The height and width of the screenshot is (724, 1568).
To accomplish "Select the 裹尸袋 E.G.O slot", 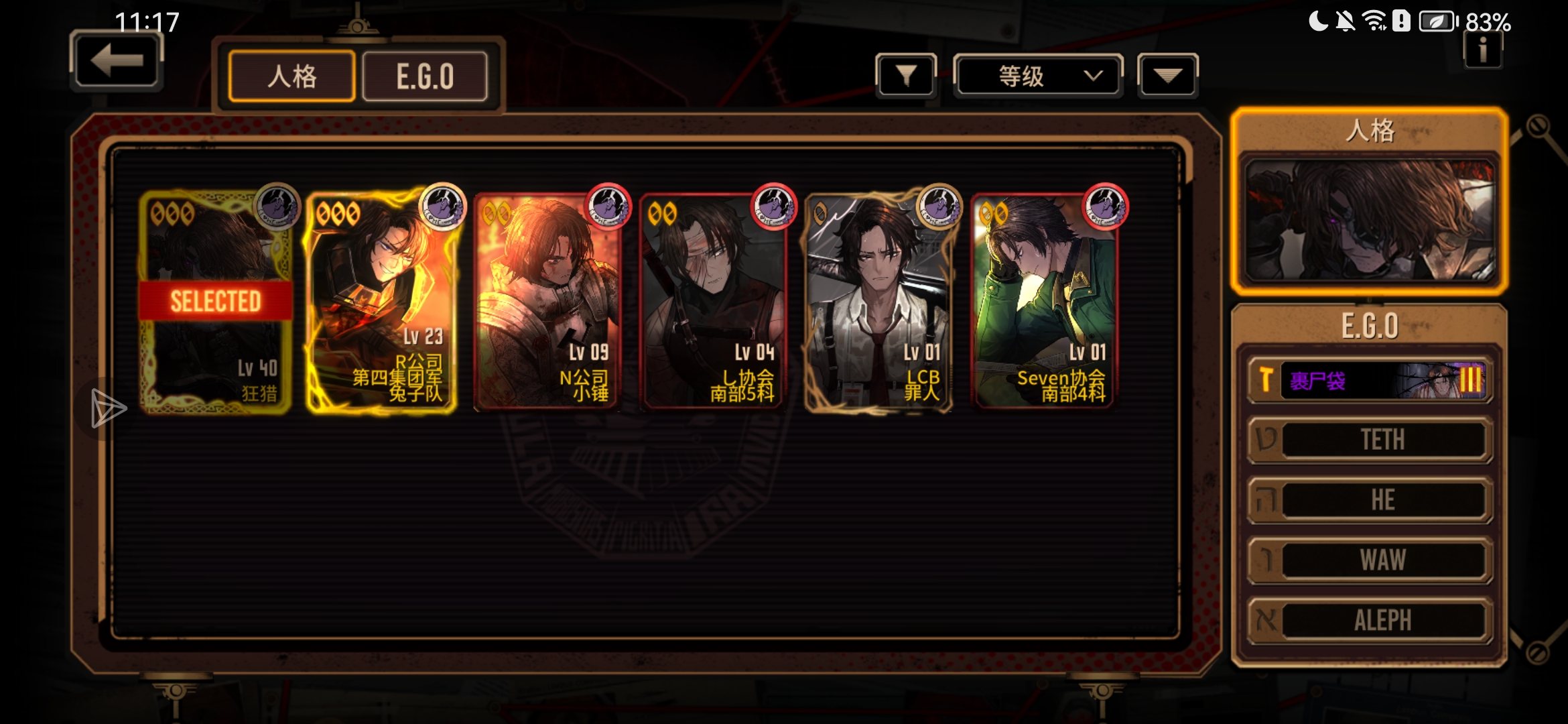I will [x=1370, y=380].
